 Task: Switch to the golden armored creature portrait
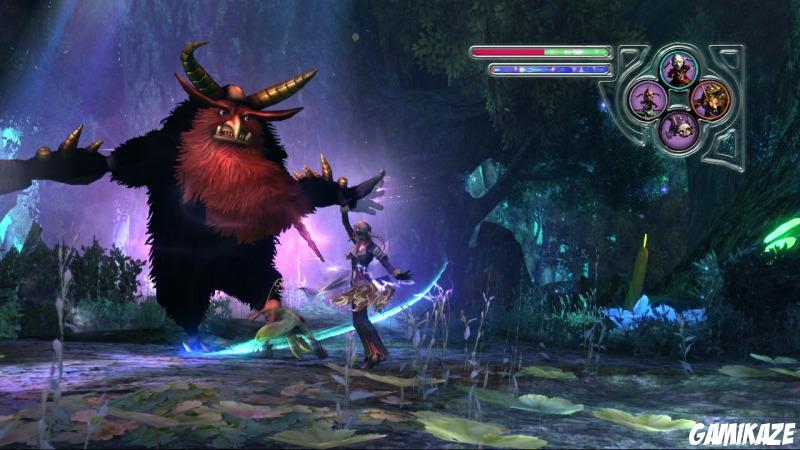coord(711,99)
